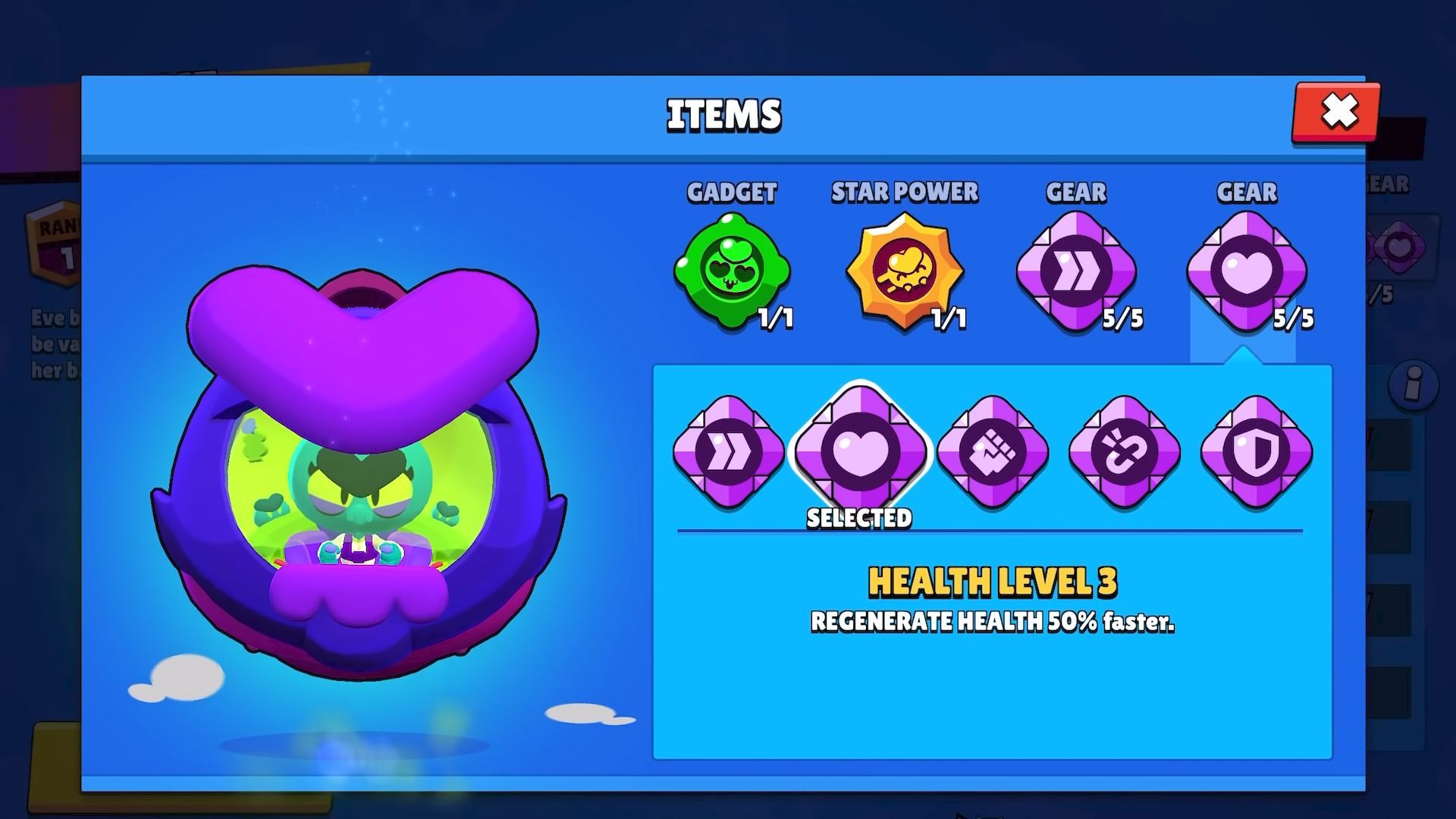Click the Speed Gear at top row
This screenshot has width=1456, height=819.
[1077, 271]
